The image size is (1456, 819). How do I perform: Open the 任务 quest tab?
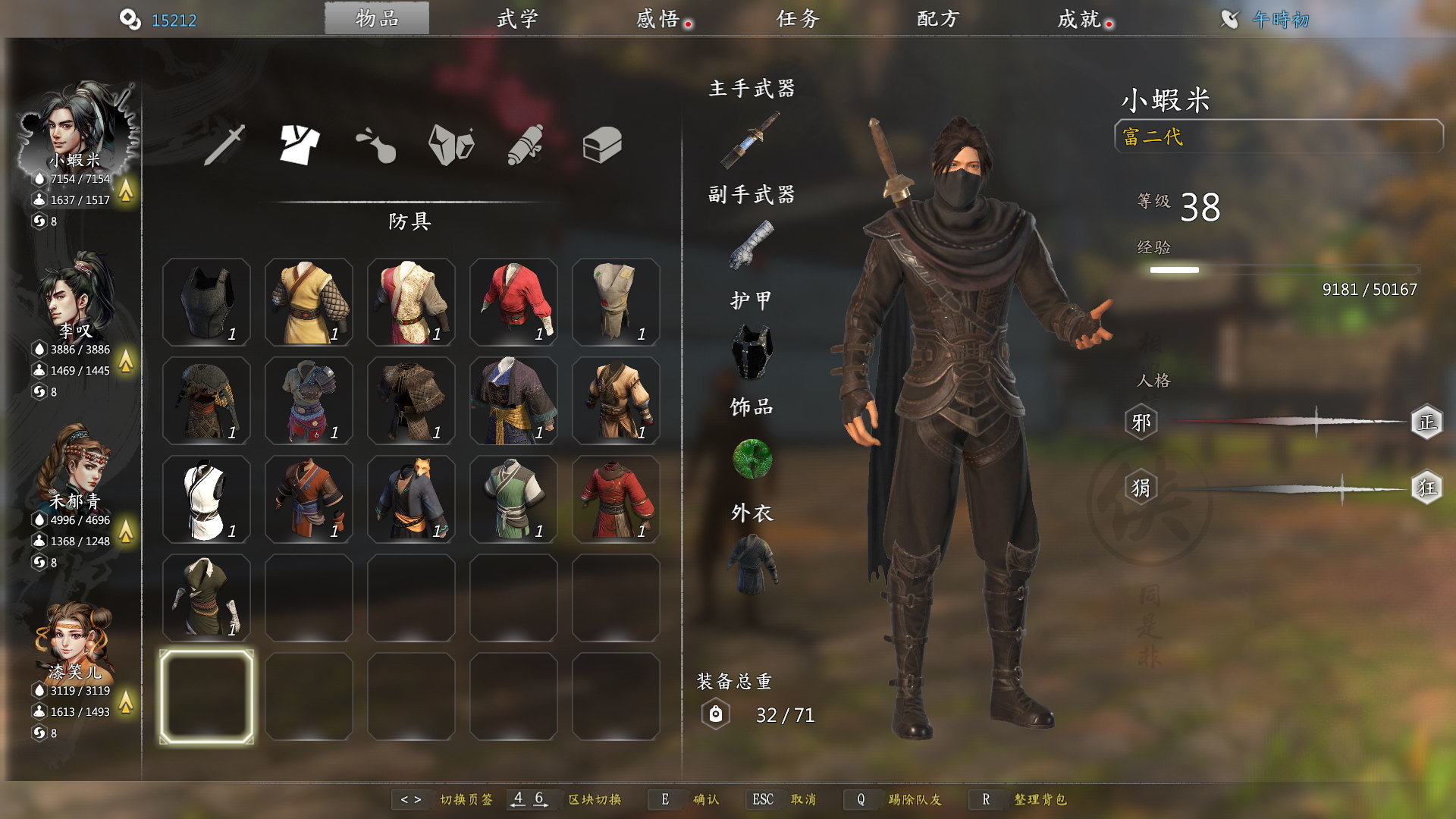(x=798, y=19)
